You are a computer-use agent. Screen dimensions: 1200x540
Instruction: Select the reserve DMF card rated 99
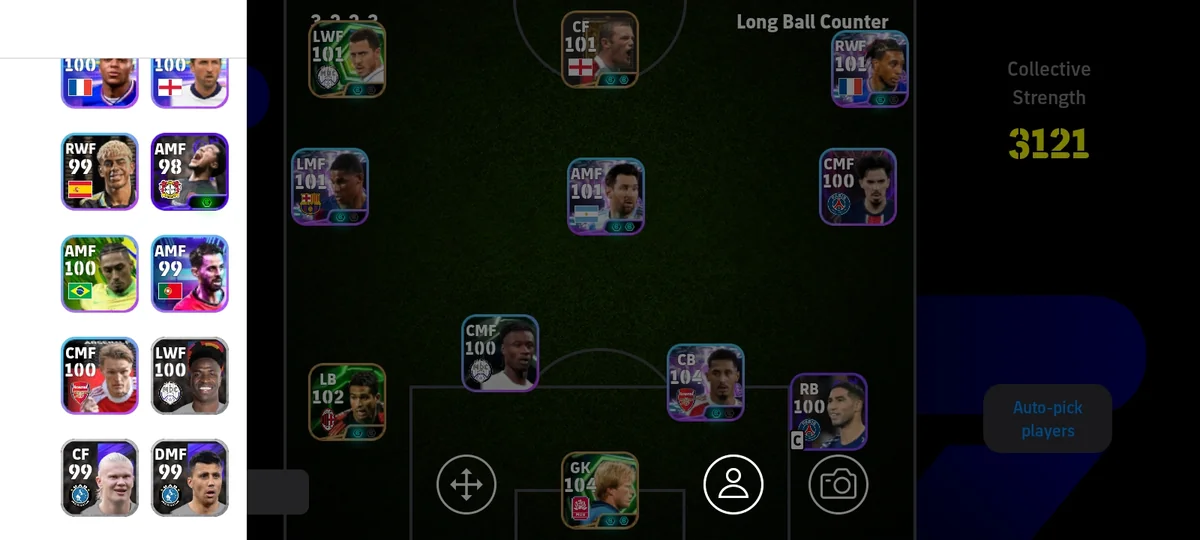point(190,477)
